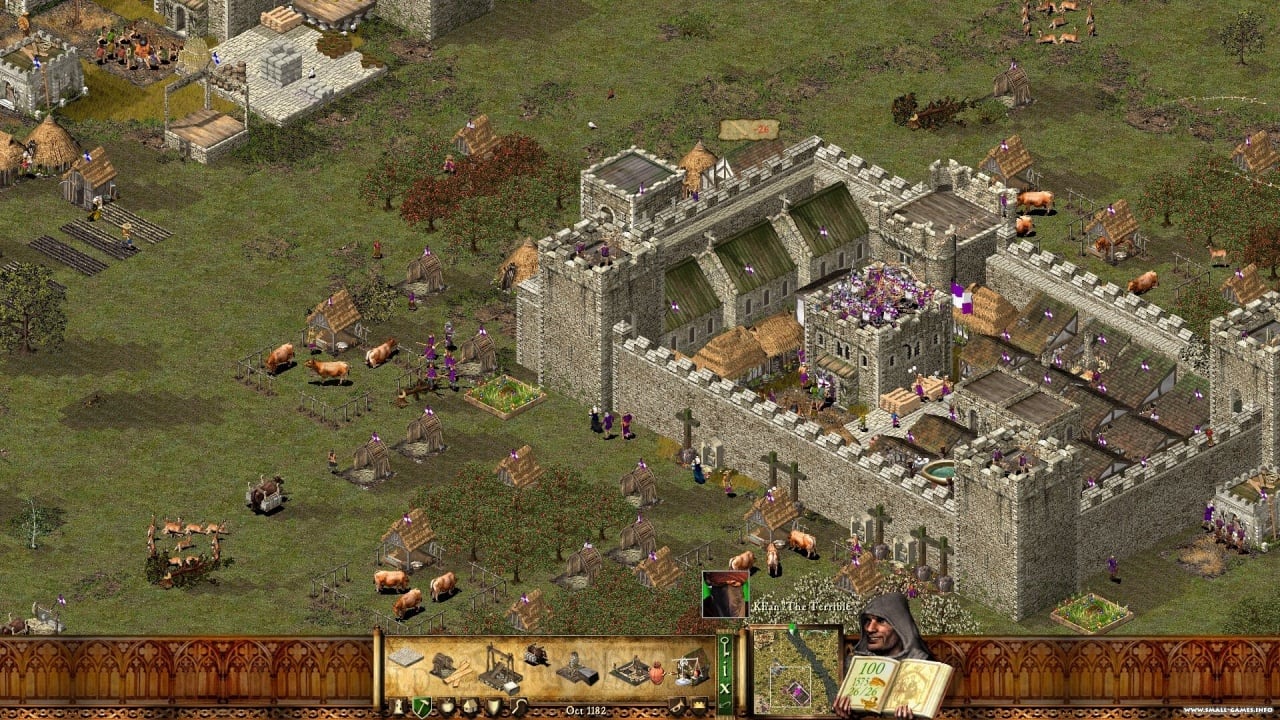The width and height of the screenshot is (1280, 720).
Task: Open the hammer industry building category
Action: click(x=421, y=706)
